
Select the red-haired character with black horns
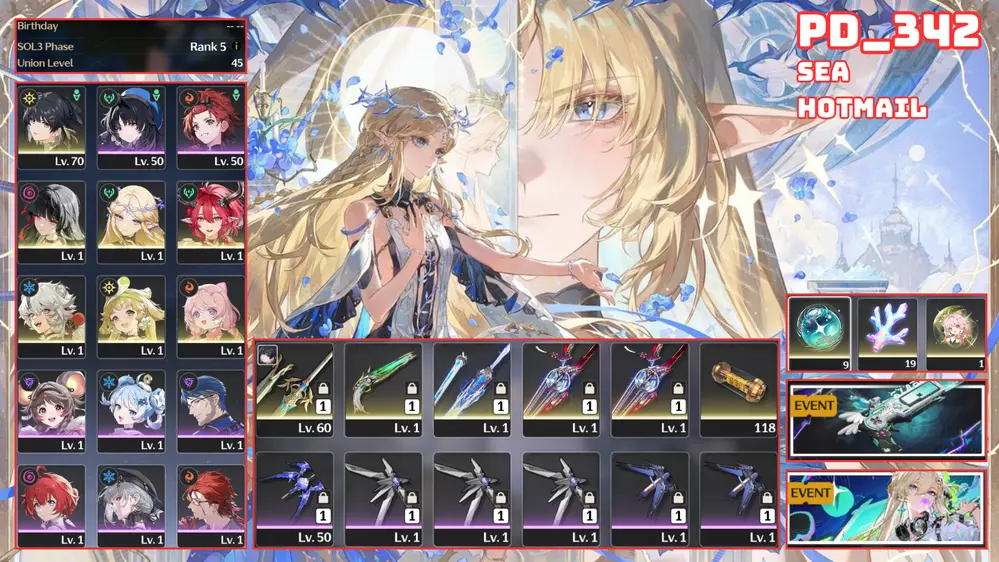[x=210, y=222]
